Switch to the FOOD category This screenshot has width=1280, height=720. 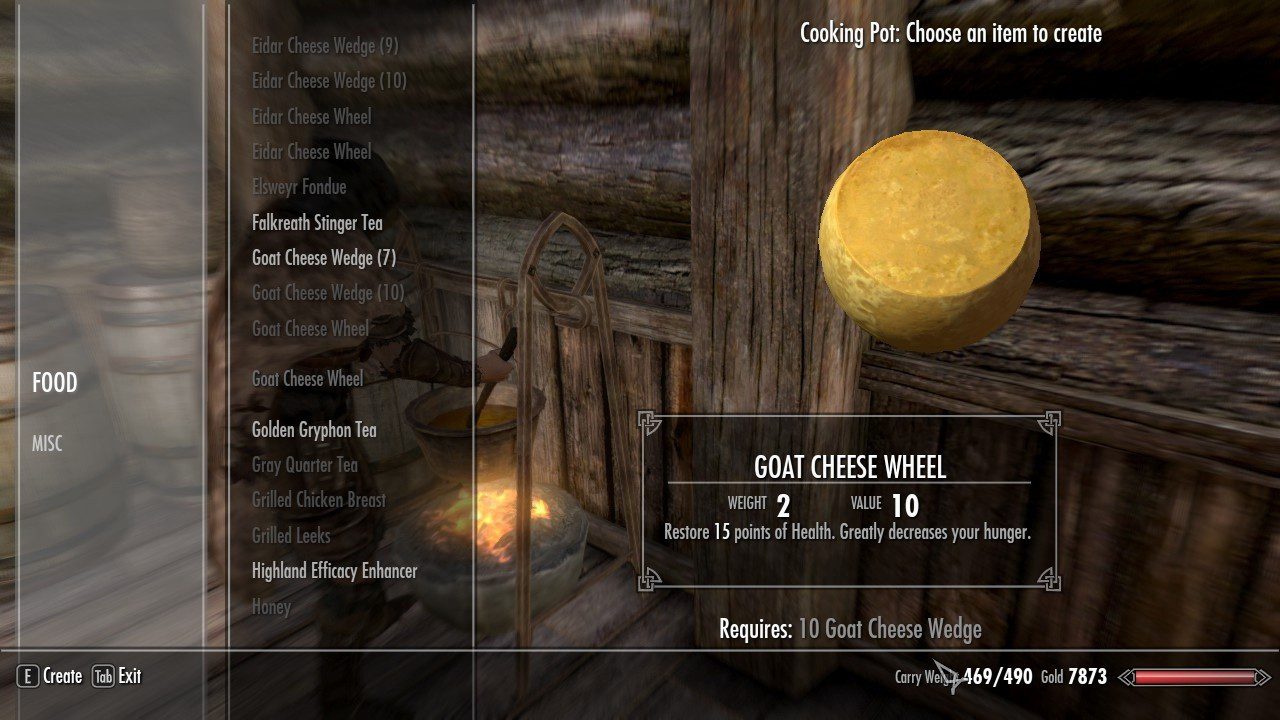pos(54,383)
